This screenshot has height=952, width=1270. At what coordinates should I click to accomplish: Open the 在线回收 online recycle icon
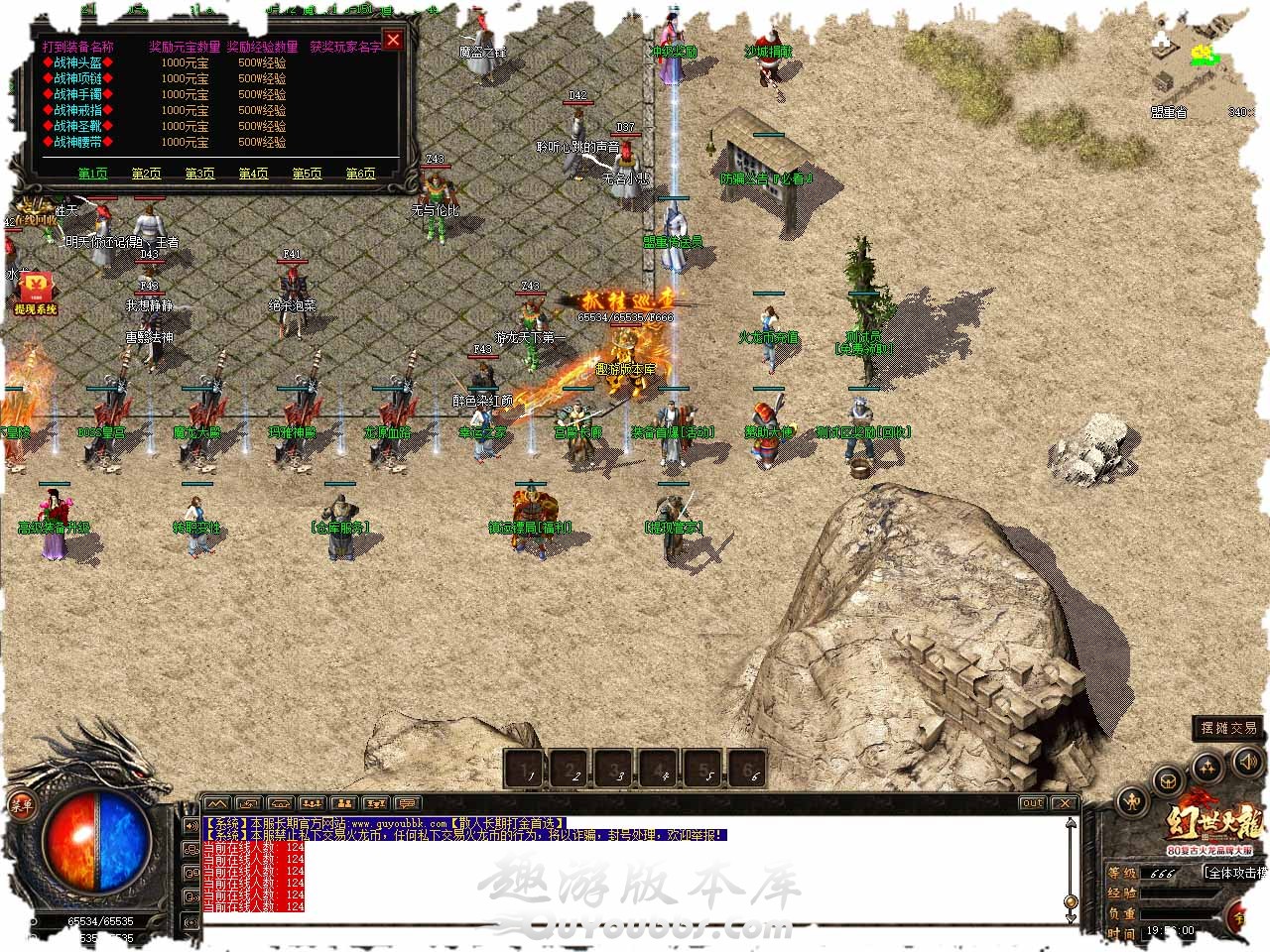click(x=34, y=212)
